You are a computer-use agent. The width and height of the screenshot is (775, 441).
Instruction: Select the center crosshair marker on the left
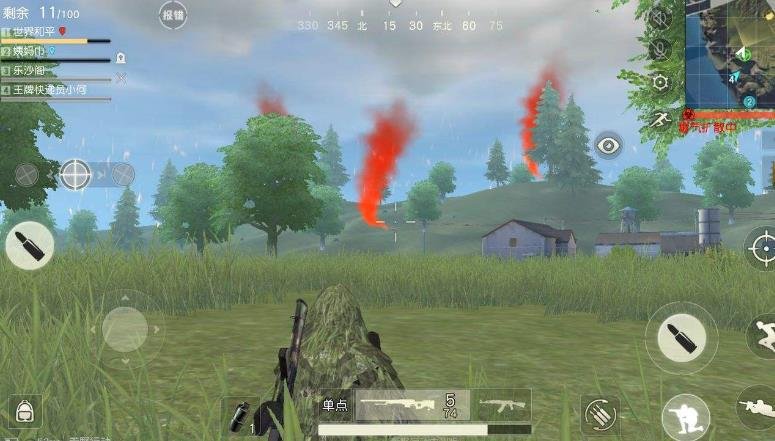tap(75, 174)
